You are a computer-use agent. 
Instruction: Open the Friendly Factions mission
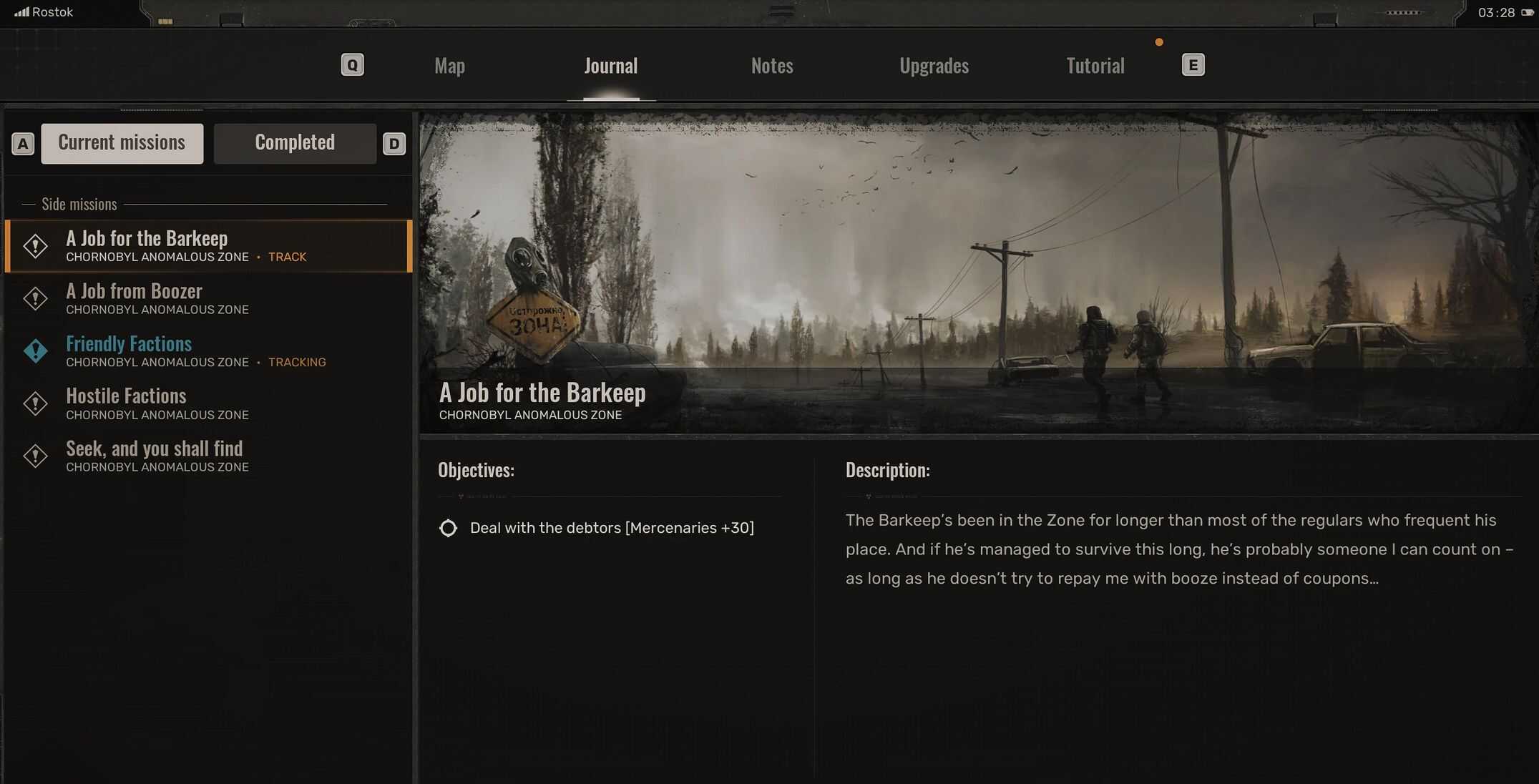click(129, 344)
